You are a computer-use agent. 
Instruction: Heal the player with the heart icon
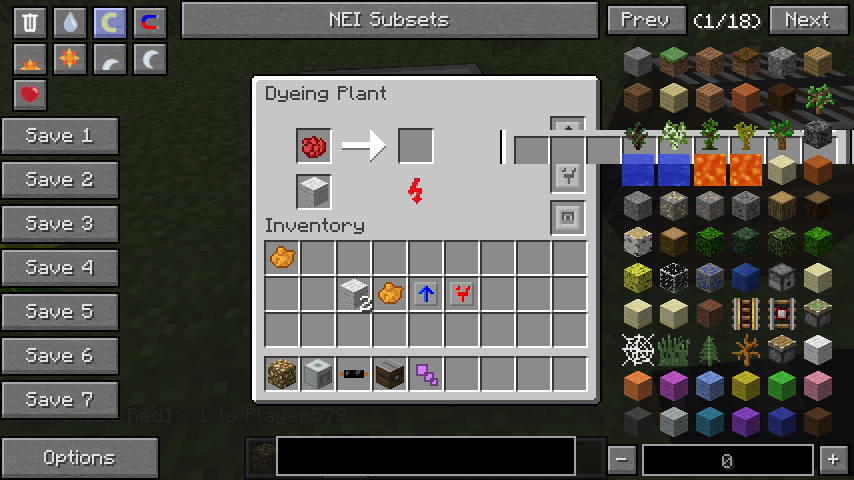[31, 96]
